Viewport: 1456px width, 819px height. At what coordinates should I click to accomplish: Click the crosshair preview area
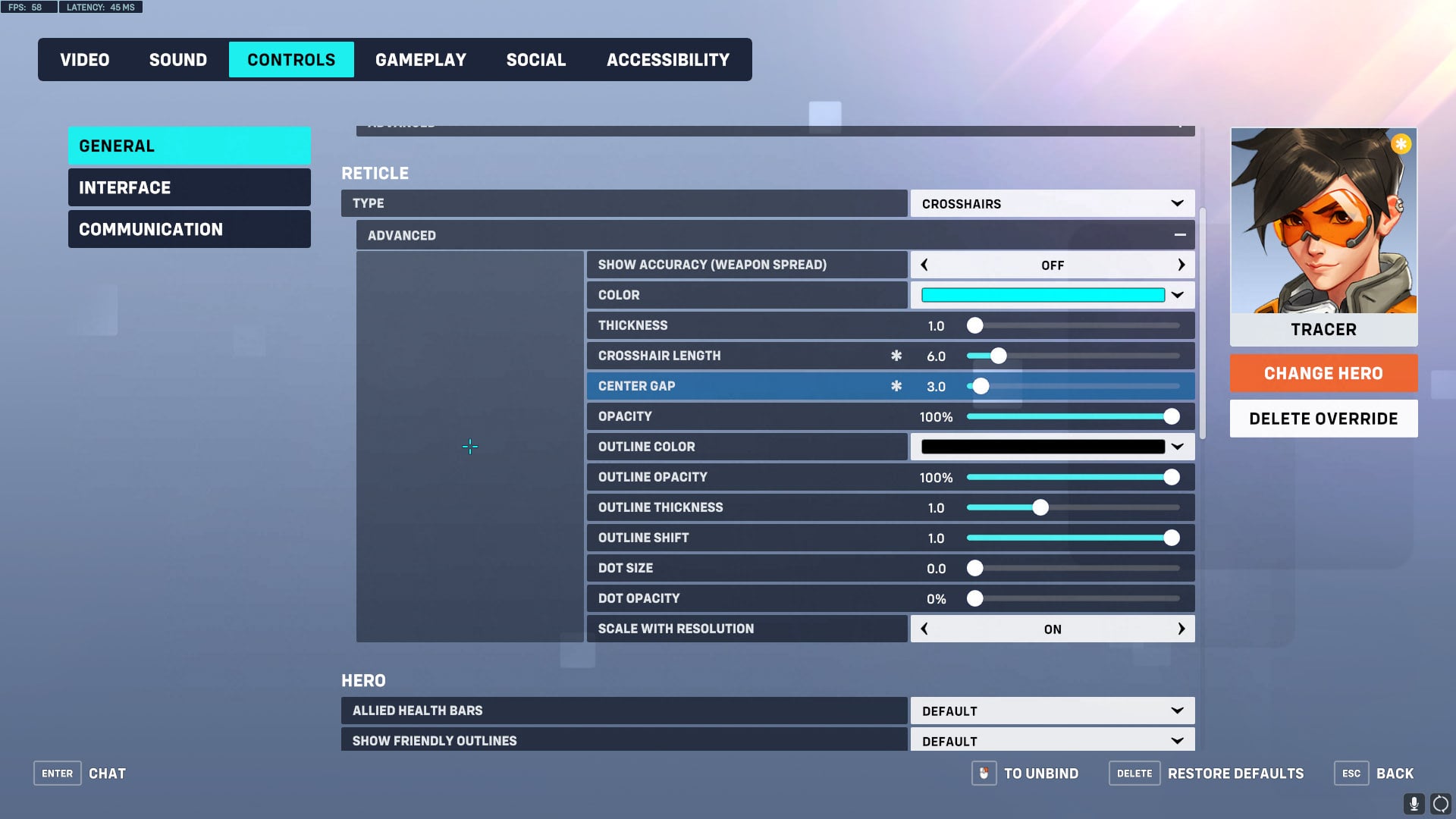coord(470,447)
